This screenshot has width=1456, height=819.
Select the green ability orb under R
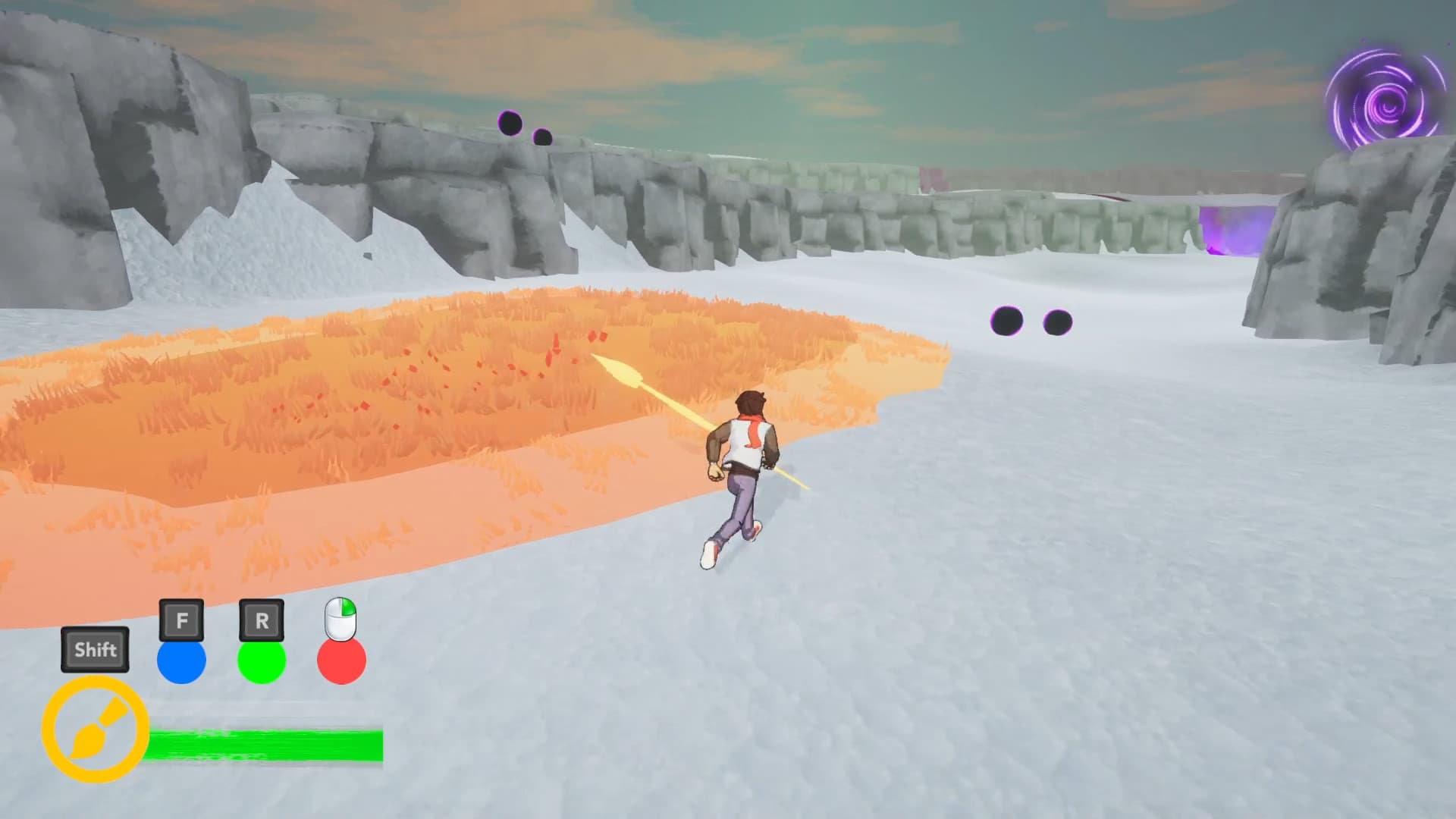tap(261, 662)
